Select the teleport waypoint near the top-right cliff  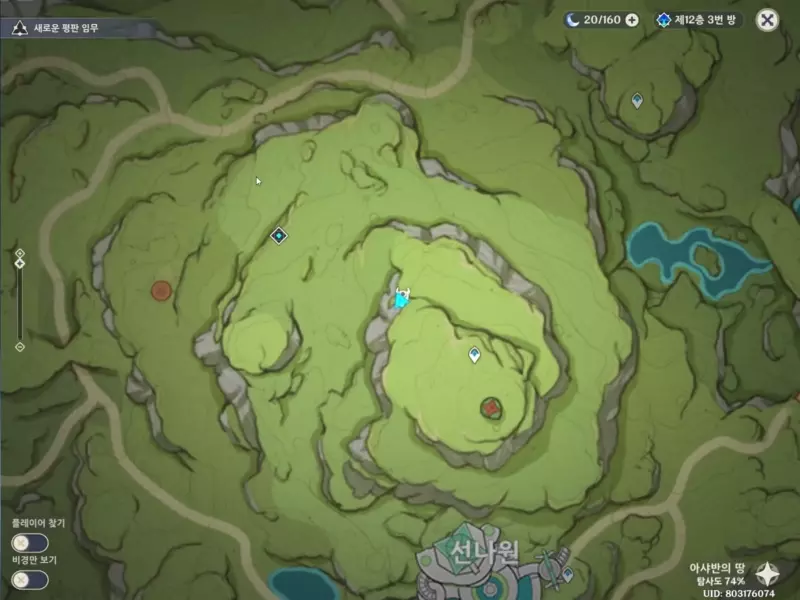click(x=637, y=100)
